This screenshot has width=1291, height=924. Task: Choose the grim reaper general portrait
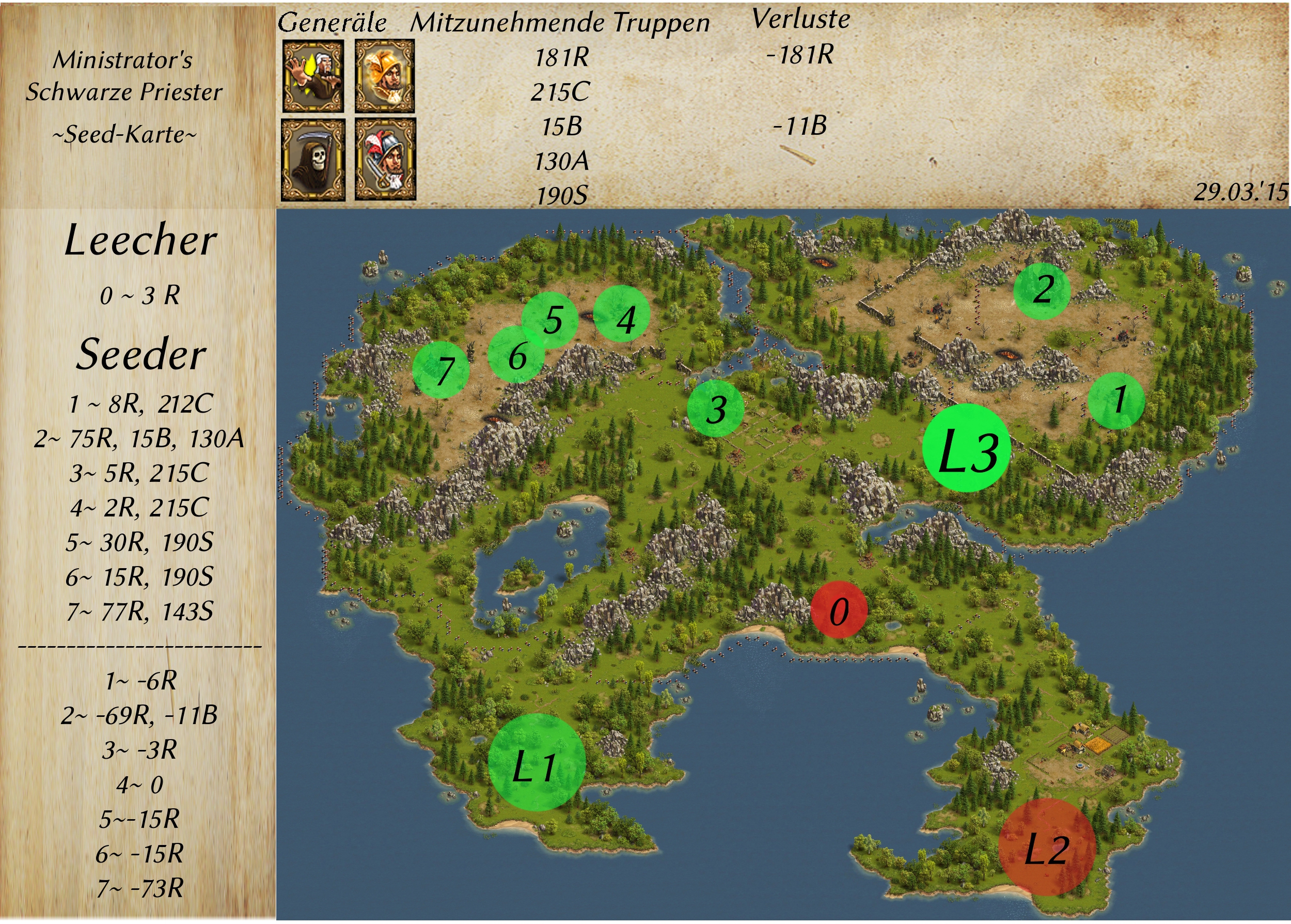(x=313, y=160)
